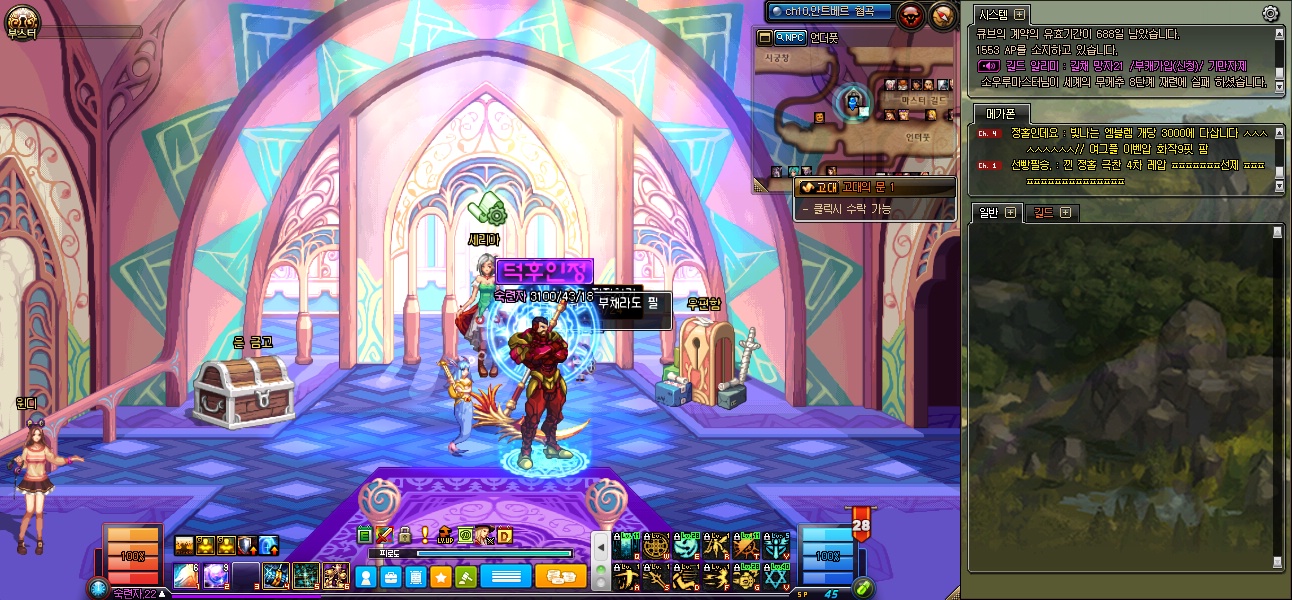Click the orange star menu button

440,577
